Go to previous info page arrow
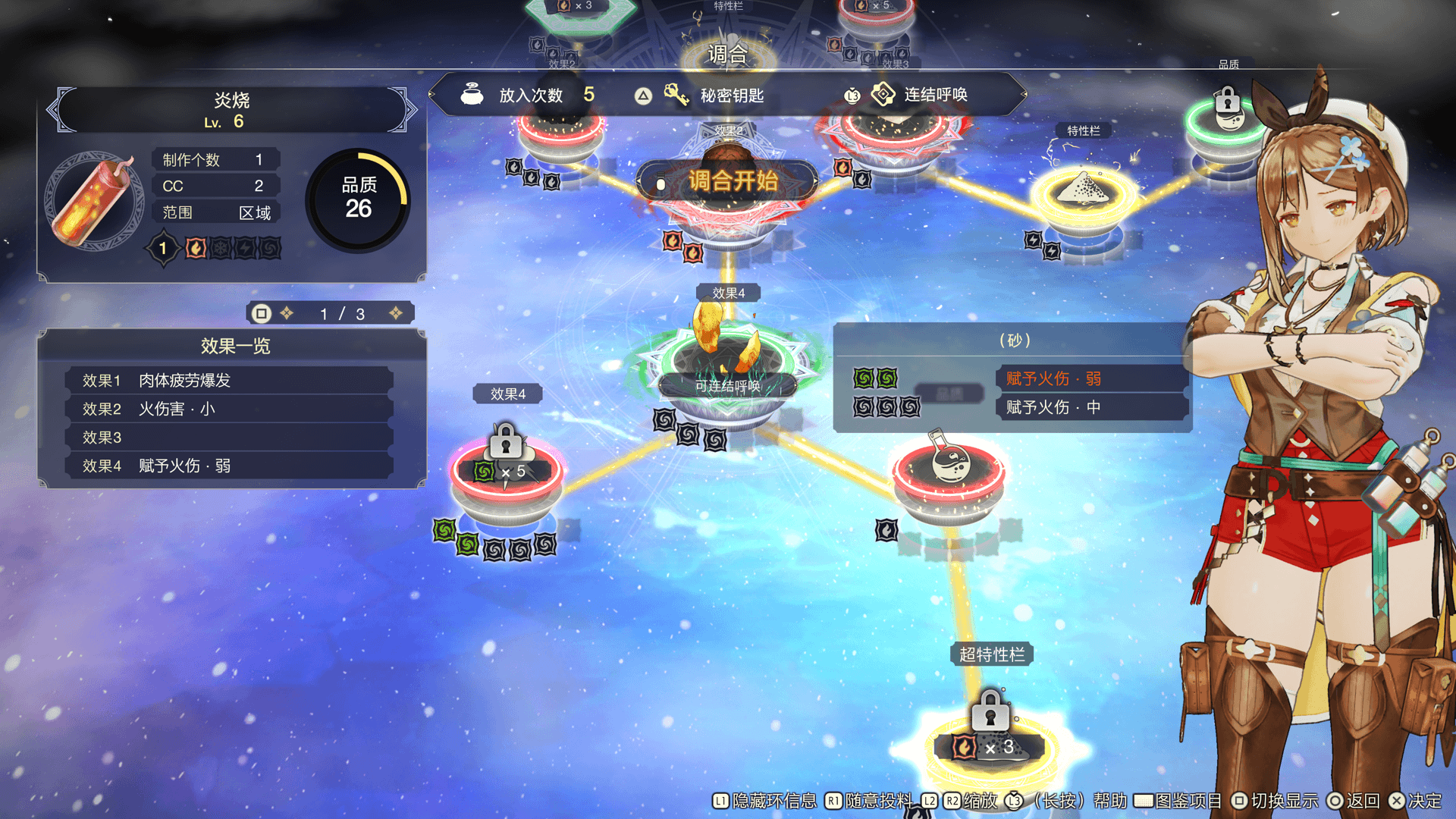This screenshot has height=819, width=1456. (287, 313)
